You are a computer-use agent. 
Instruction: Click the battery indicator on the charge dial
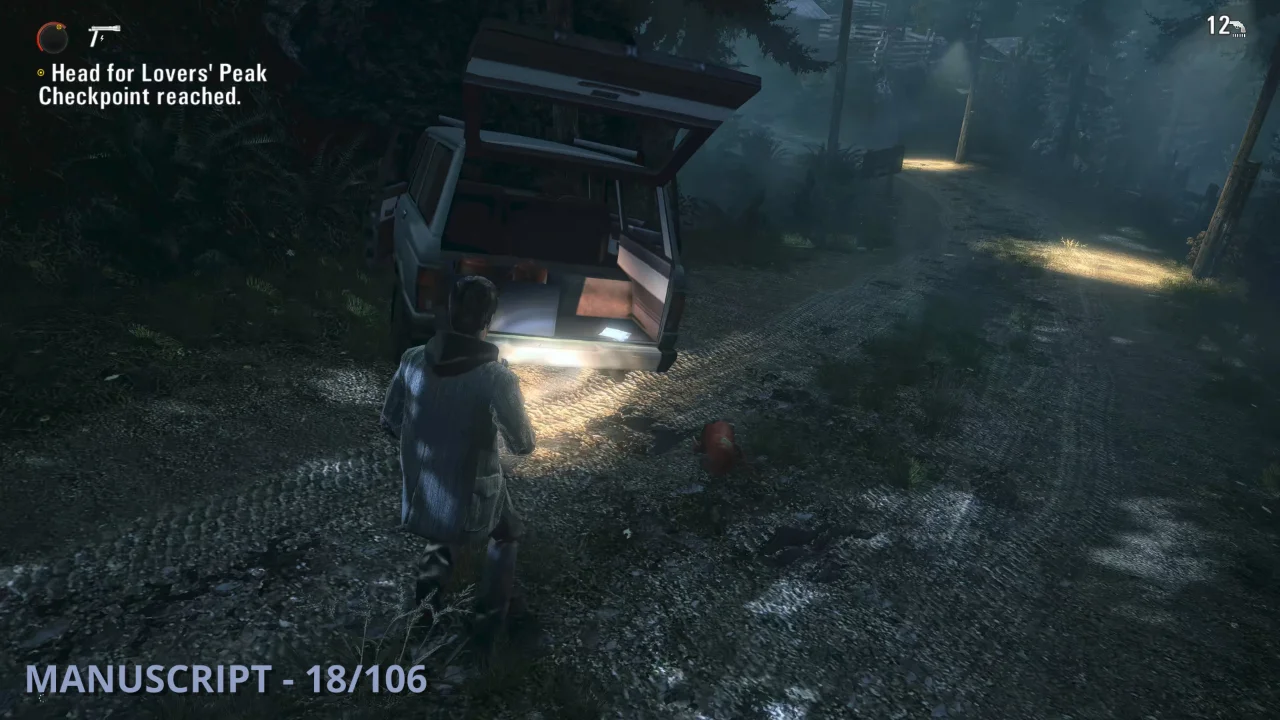[59, 26]
